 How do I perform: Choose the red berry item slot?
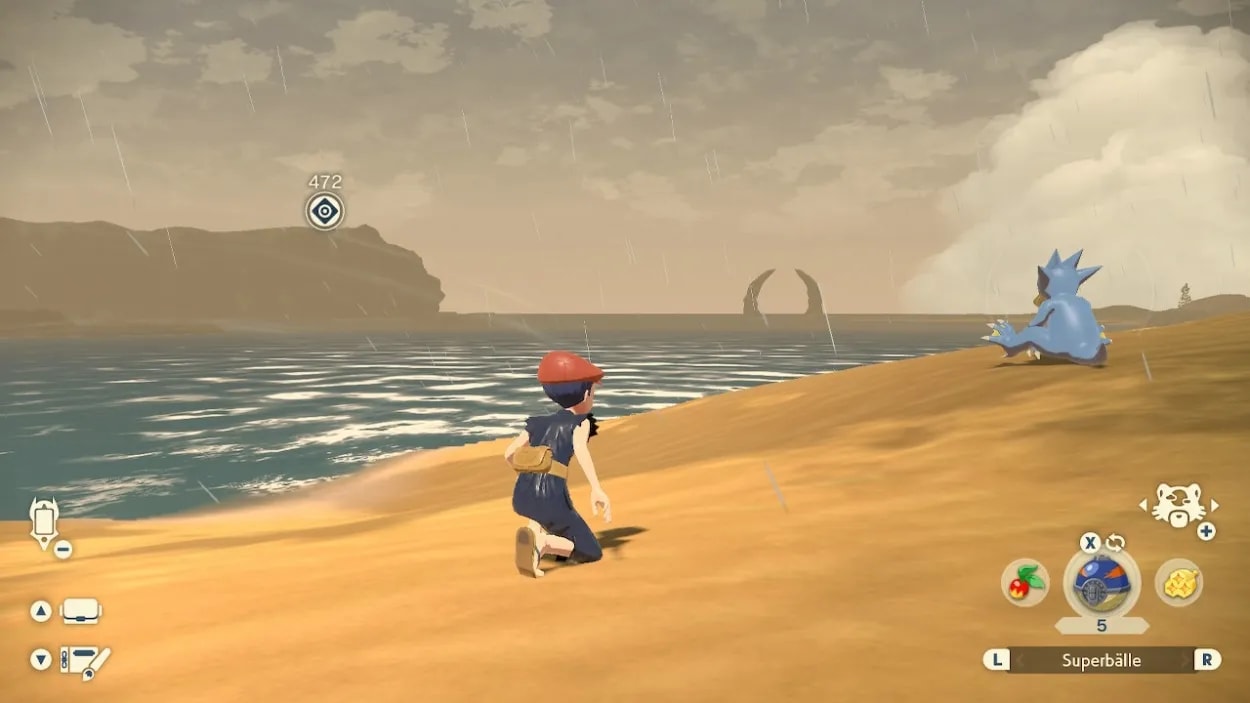pos(1025,582)
